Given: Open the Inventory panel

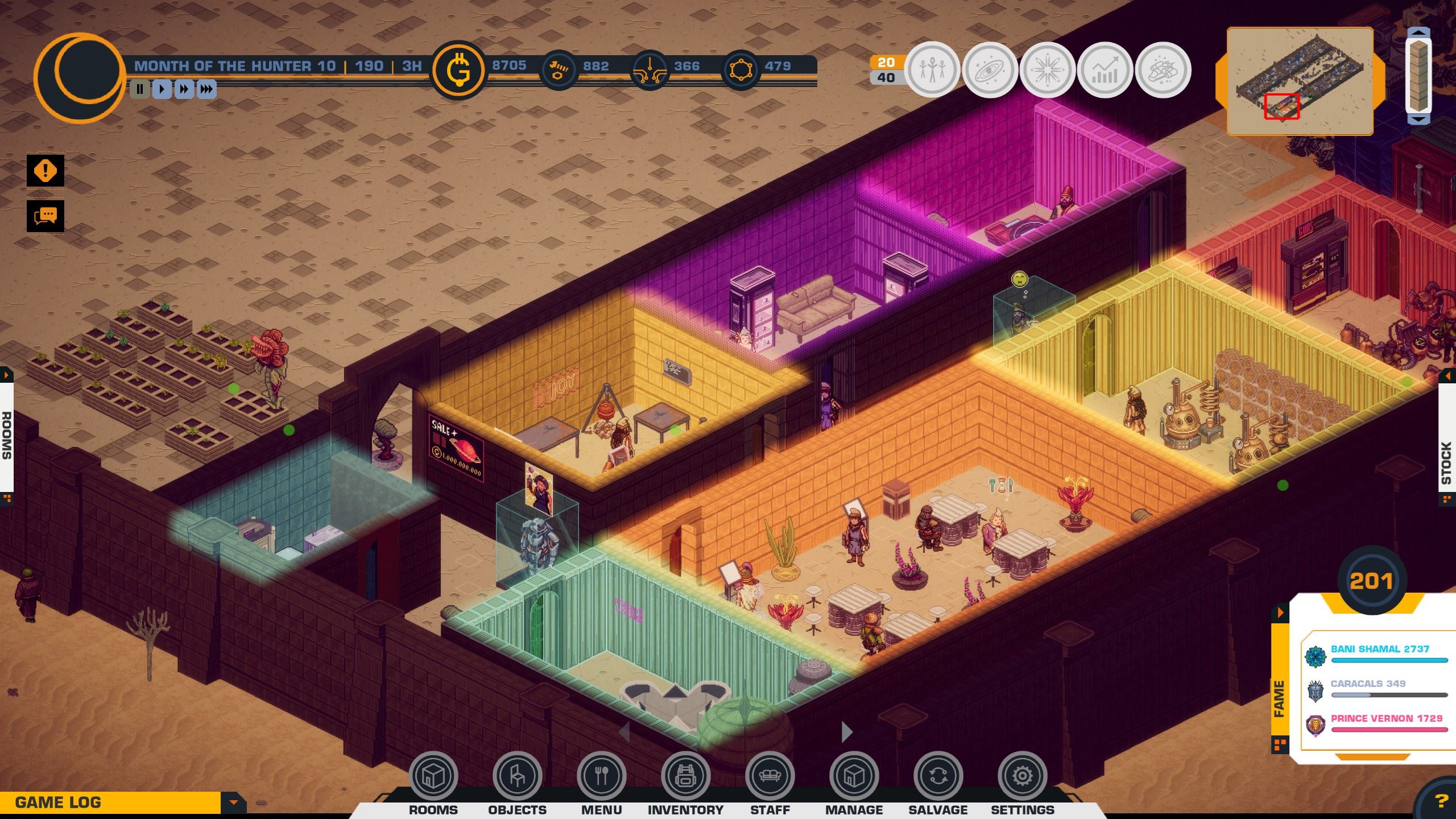Looking at the screenshot, I should coord(685,776).
